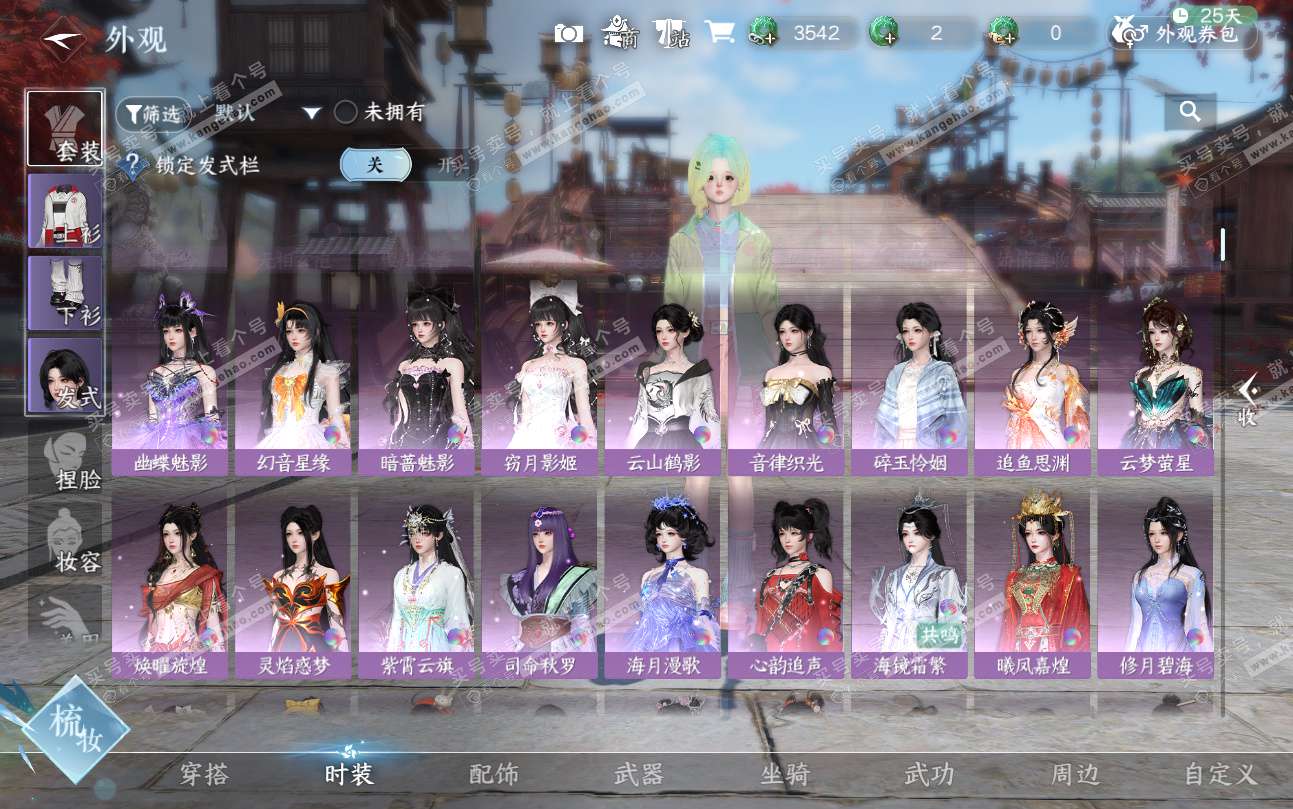Screen dimensions: 1293x809
Task: Select the 海月漫歌 outfit card
Action: pos(663,581)
